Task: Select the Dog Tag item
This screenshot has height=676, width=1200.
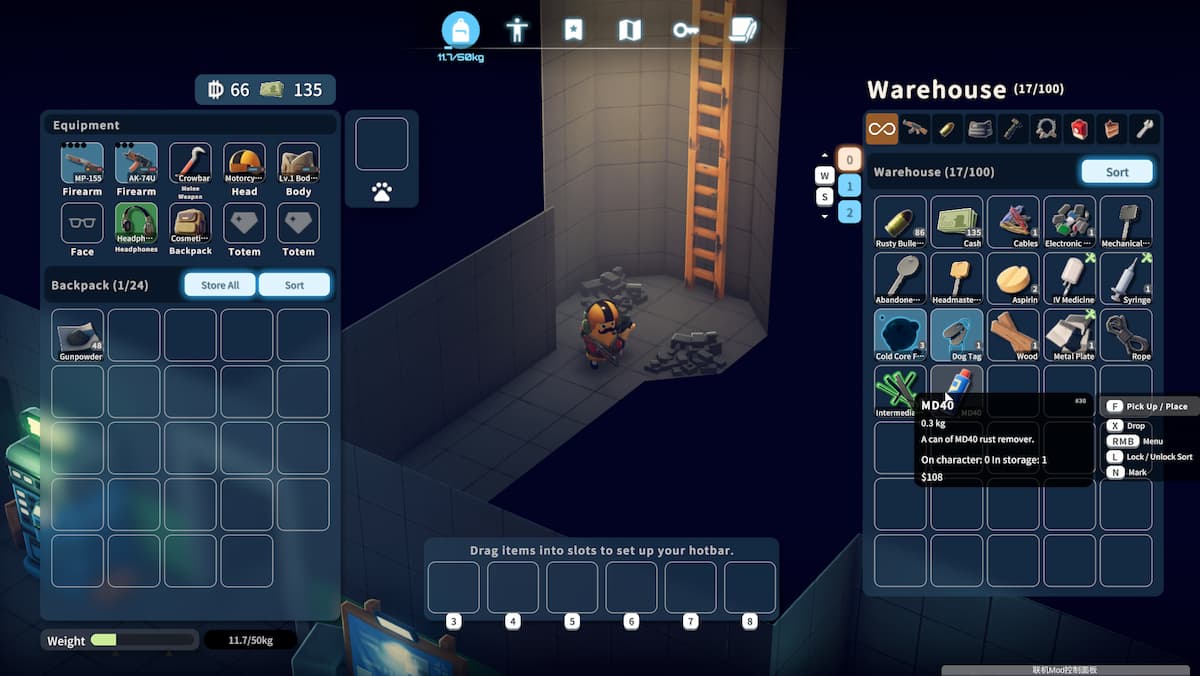Action: [957, 335]
